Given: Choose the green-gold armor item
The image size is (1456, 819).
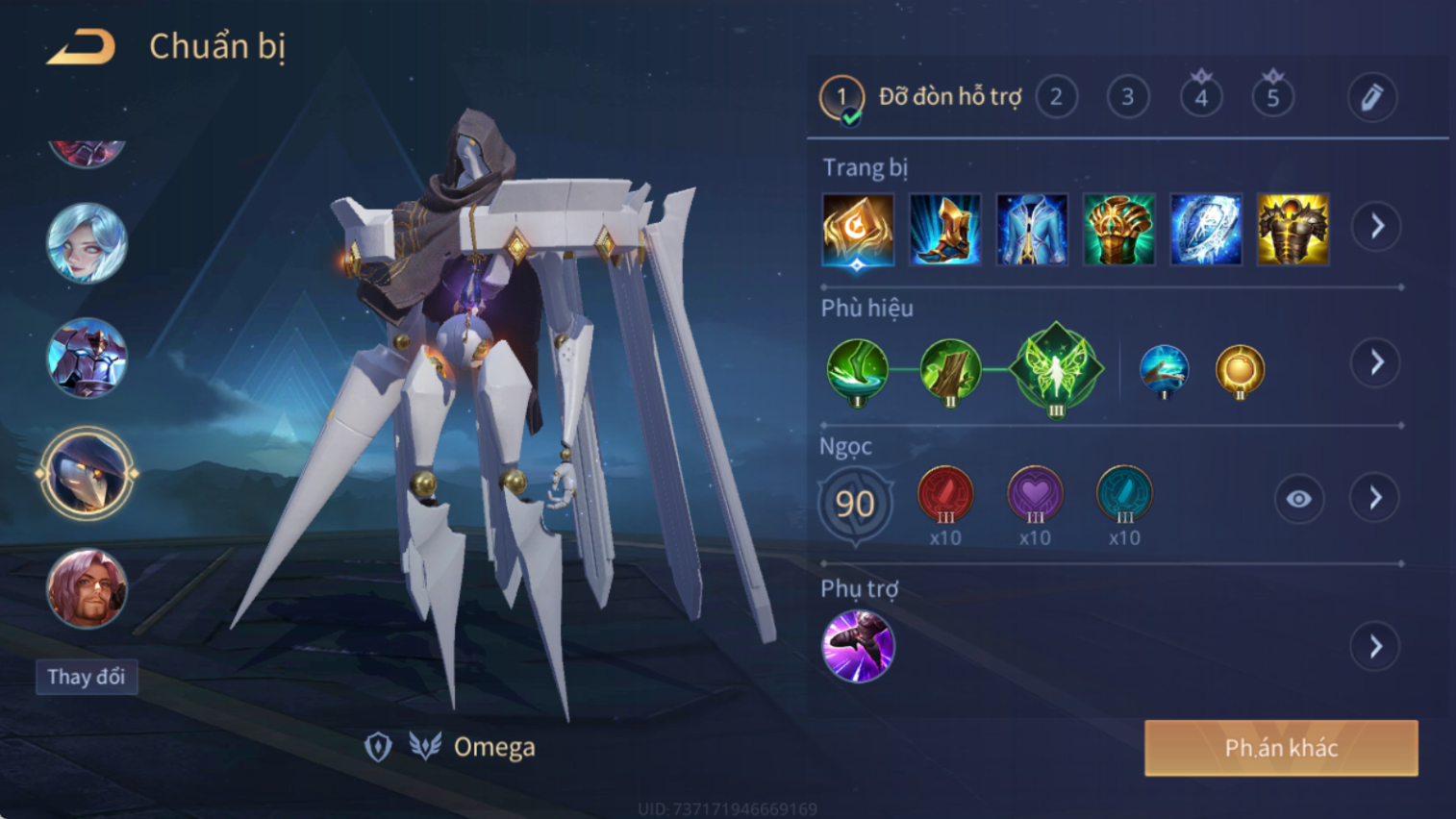Looking at the screenshot, I should [x=1118, y=230].
